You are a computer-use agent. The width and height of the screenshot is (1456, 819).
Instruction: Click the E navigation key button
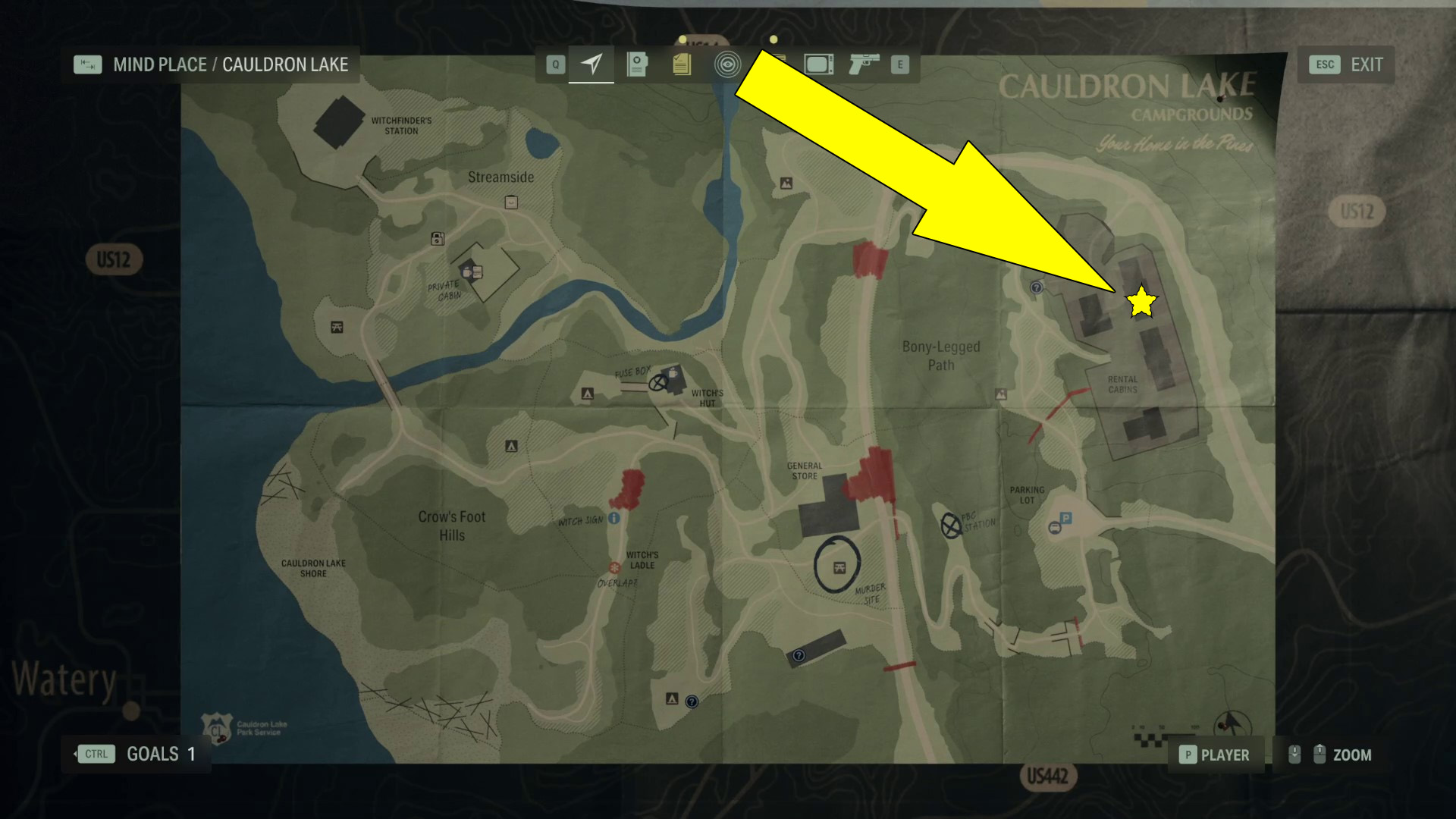tap(899, 64)
